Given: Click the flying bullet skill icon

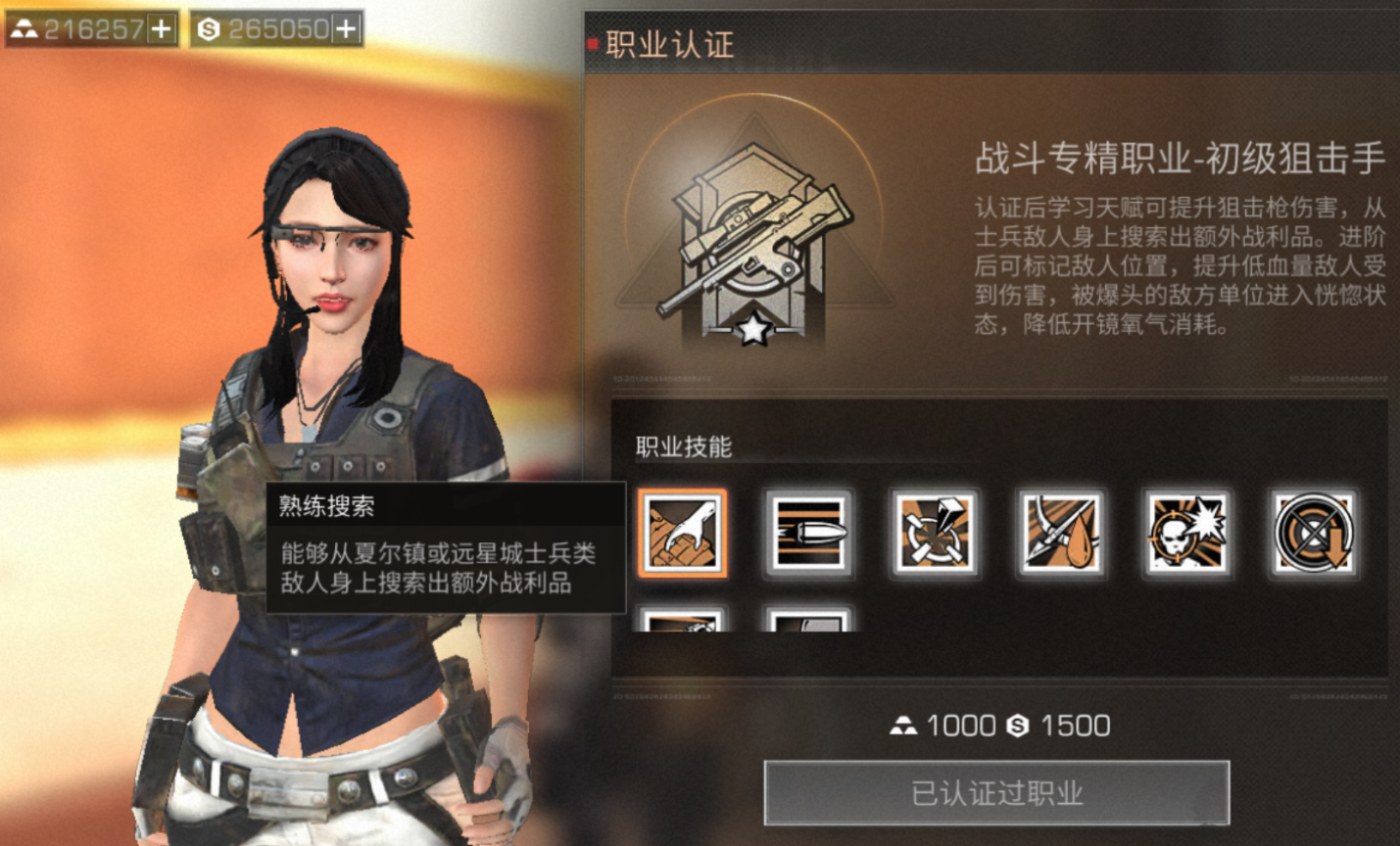Looking at the screenshot, I should (x=810, y=534).
